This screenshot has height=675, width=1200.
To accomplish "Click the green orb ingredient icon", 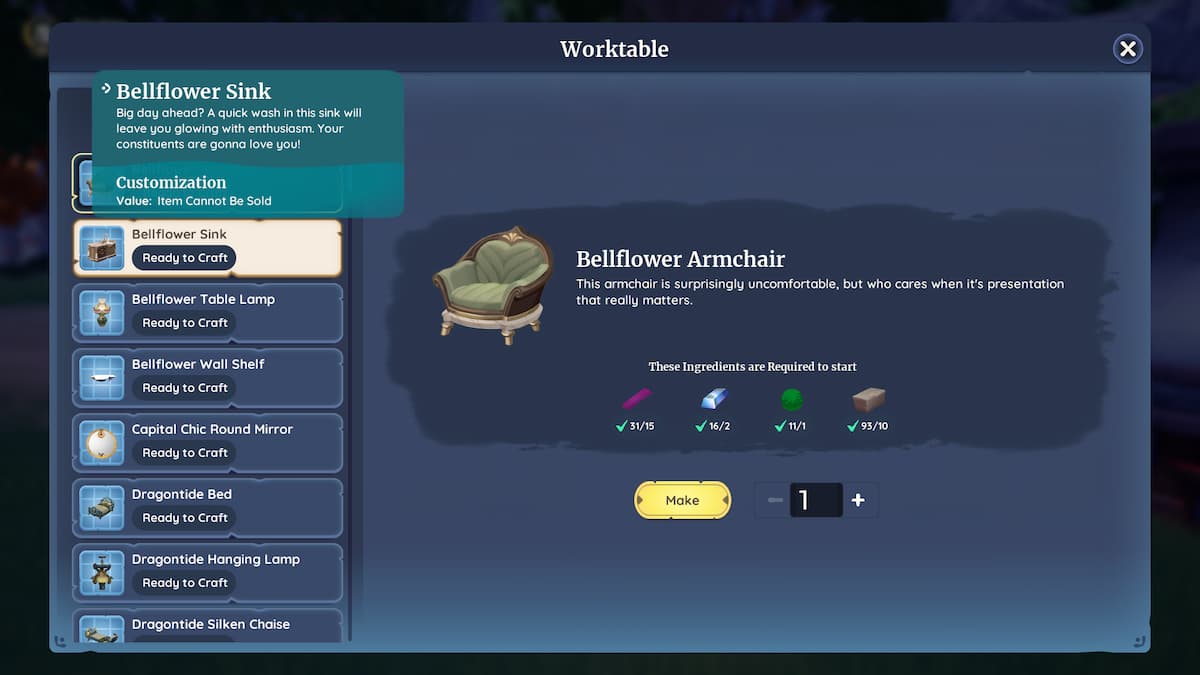I will [x=792, y=400].
